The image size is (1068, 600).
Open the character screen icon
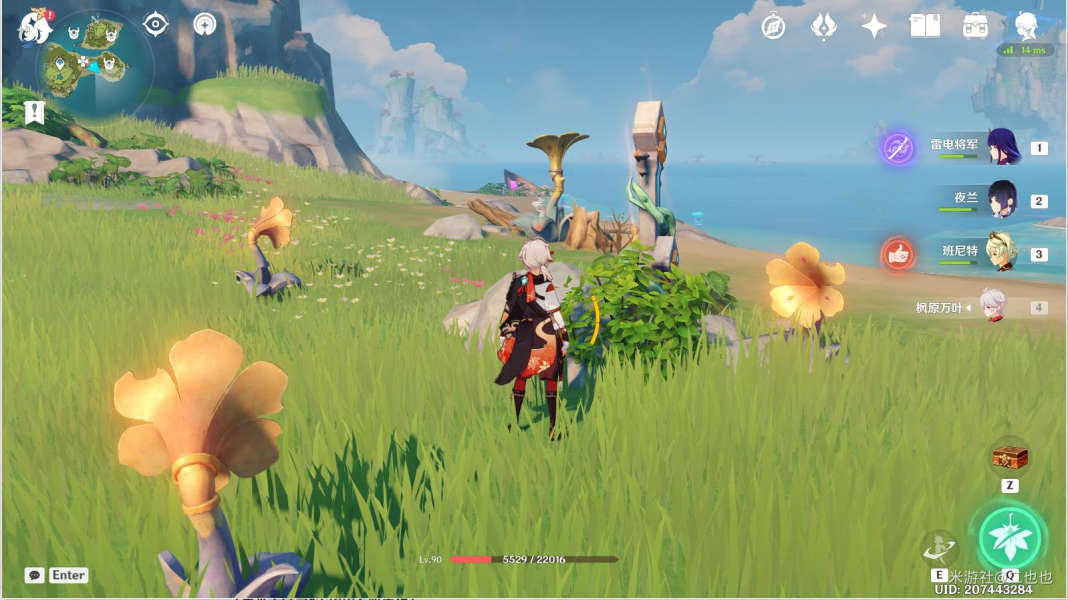[1026, 26]
